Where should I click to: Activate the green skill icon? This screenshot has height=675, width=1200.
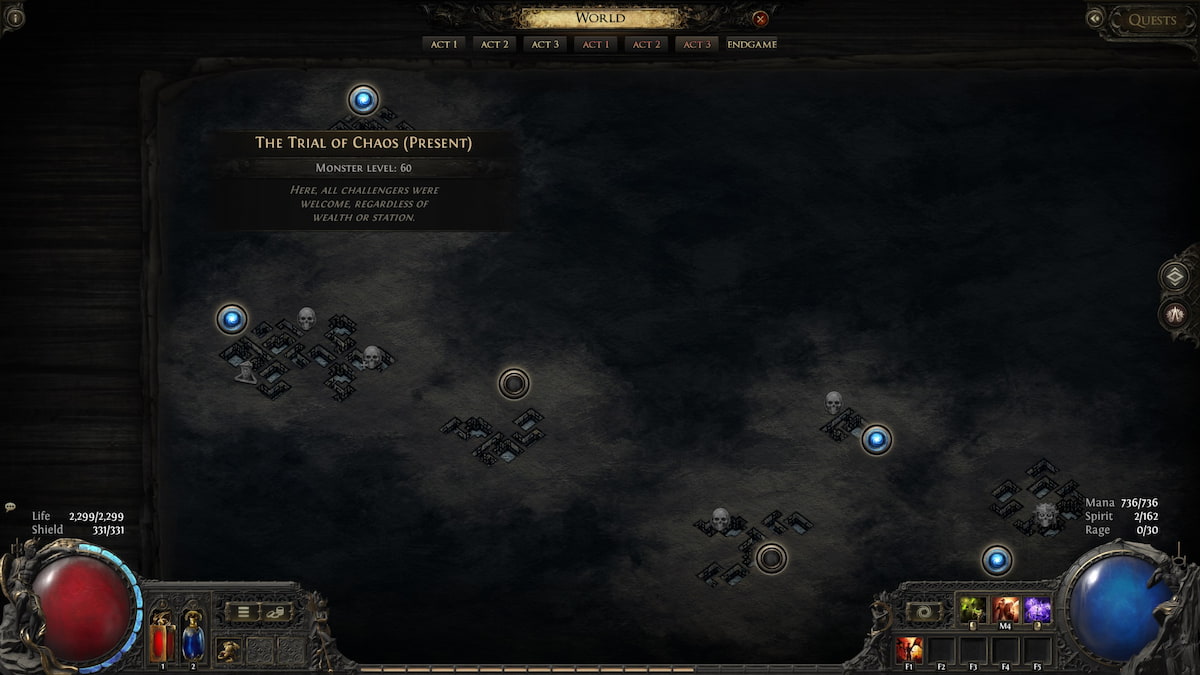973,609
